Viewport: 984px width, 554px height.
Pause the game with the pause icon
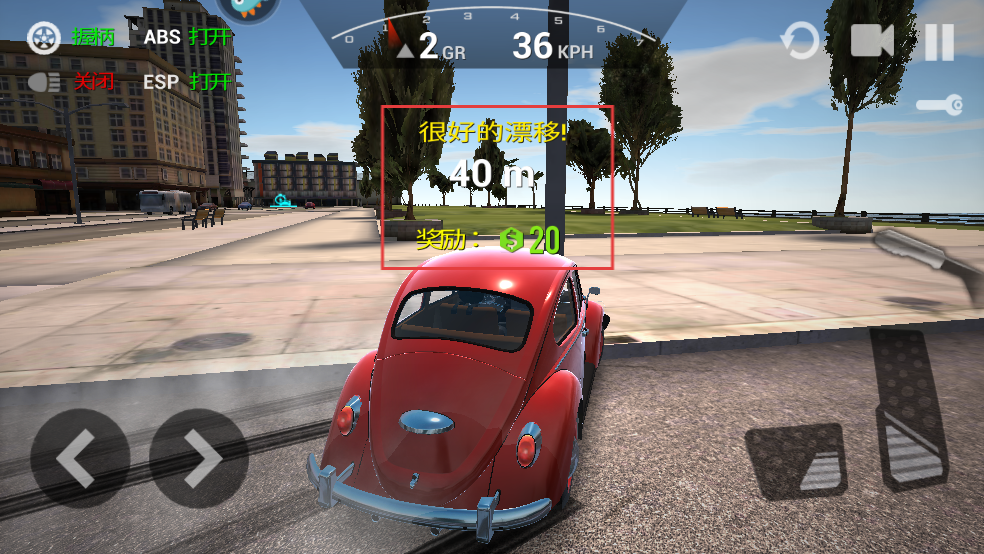pos(939,42)
